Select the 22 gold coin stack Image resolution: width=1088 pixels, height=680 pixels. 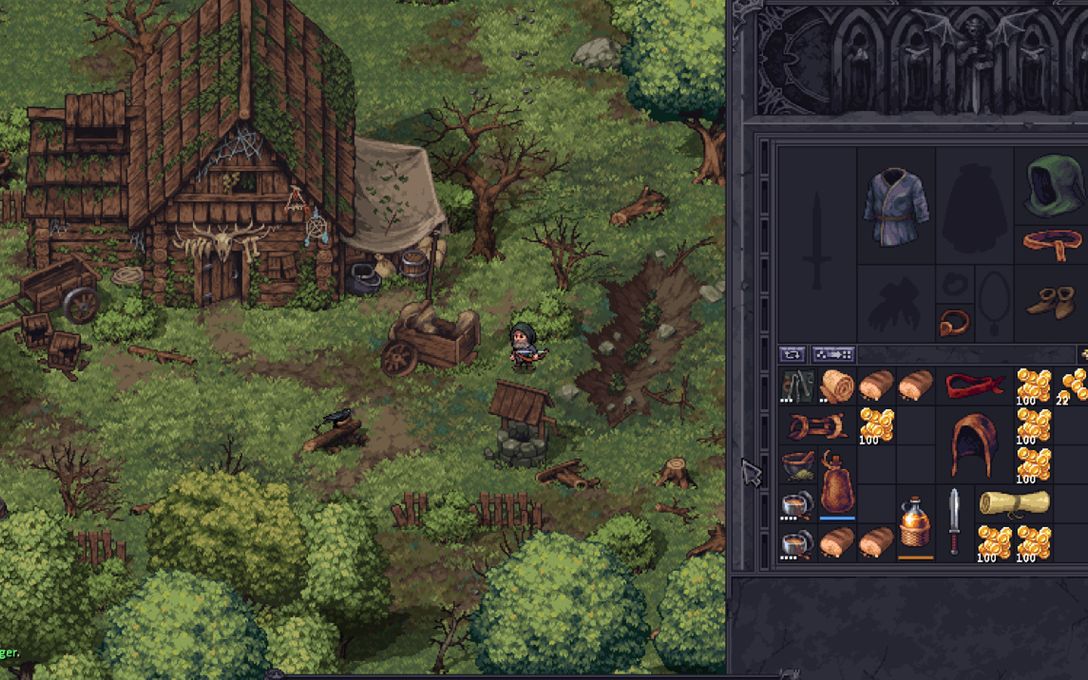1074,385
